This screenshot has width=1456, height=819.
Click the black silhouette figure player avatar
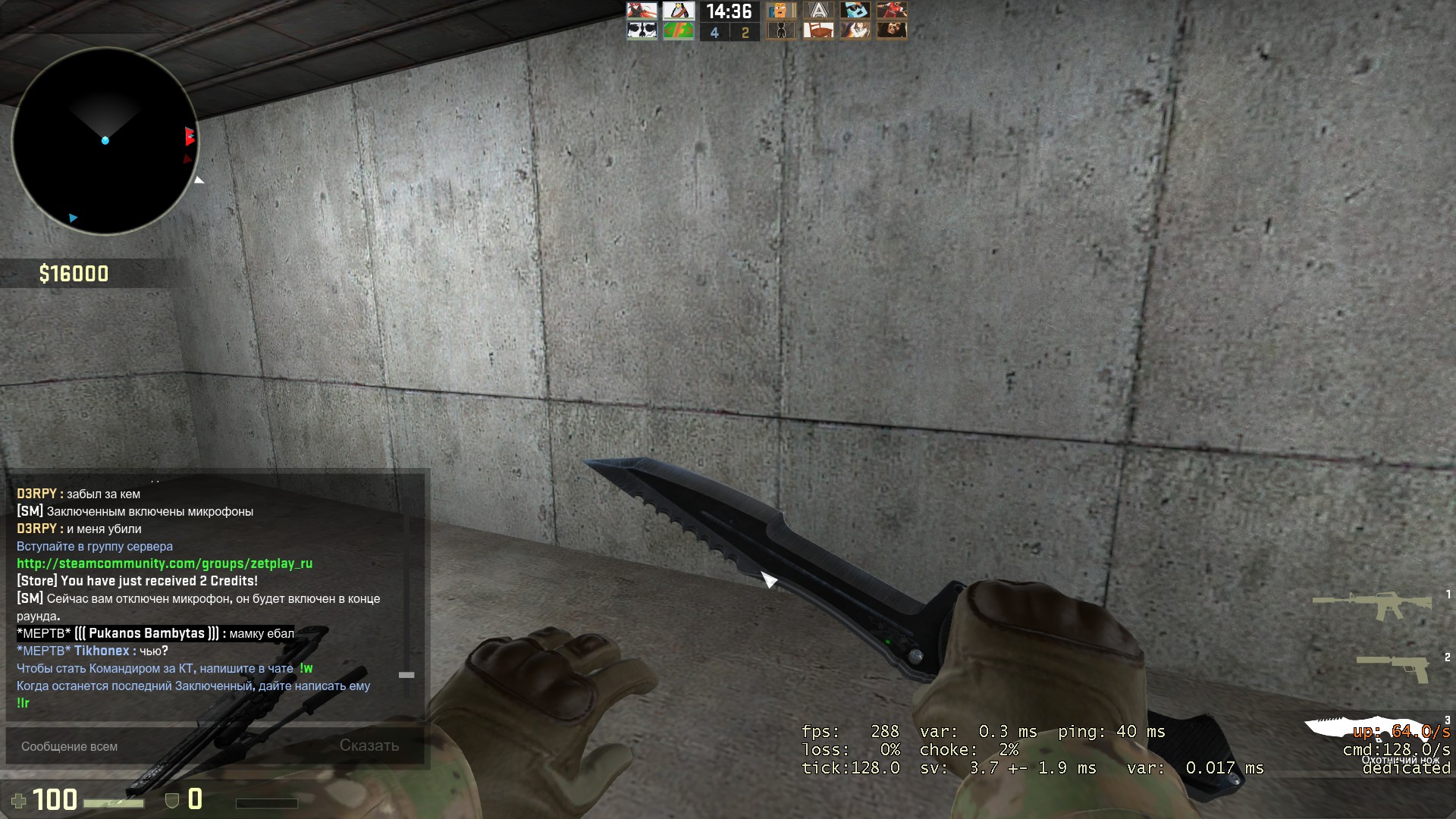(x=781, y=30)
